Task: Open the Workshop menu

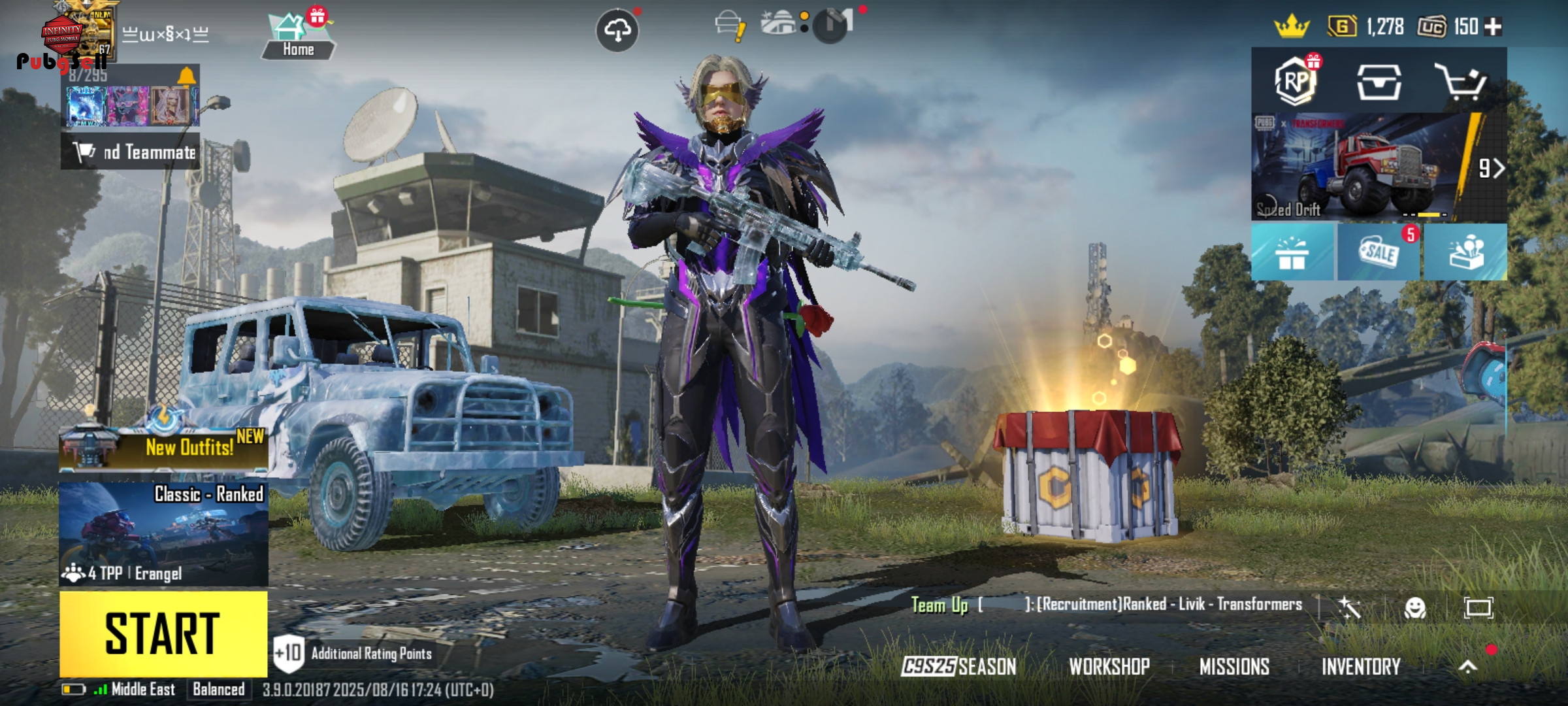Action: 1109,667
